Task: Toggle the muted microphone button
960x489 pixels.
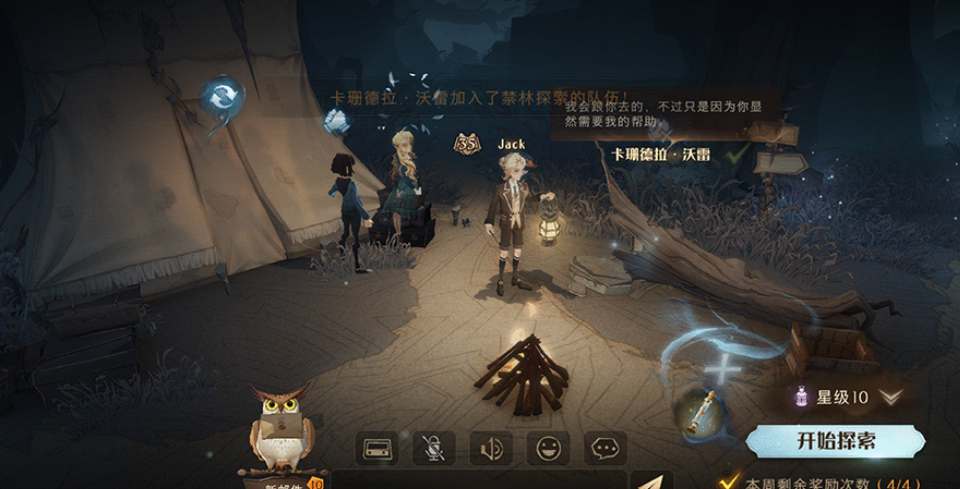Action: coord(433,448)
